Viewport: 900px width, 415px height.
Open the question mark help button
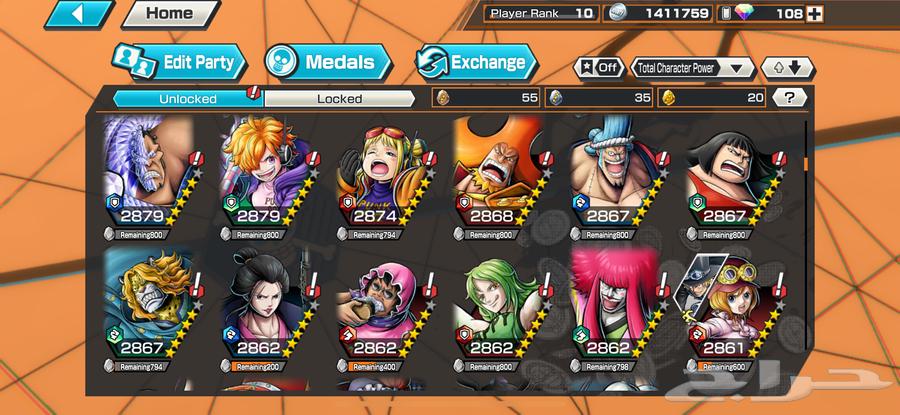coord(790,97)
